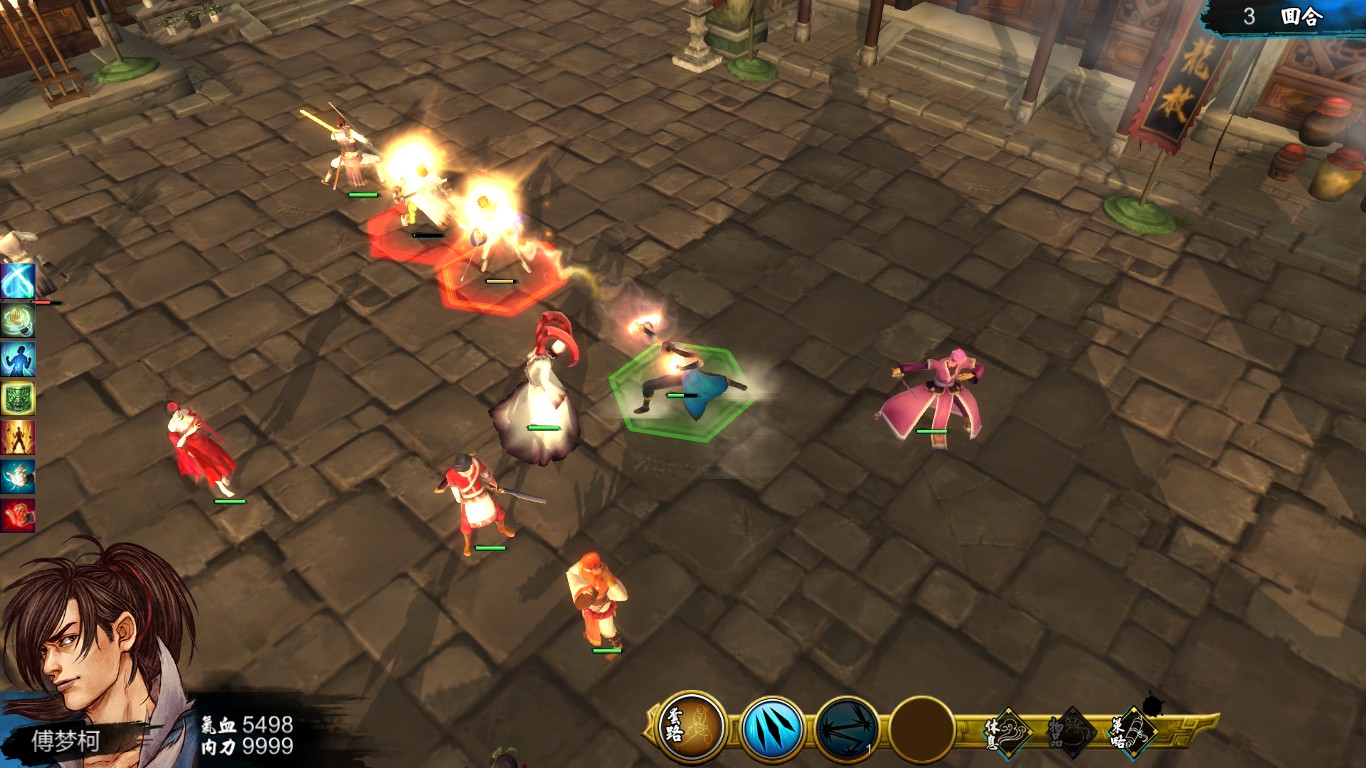Image resolution: width=1366 pixels, height=768 pixels.
Task: Select the blue crossed-swirl status icon
Action: pos(18,281)
